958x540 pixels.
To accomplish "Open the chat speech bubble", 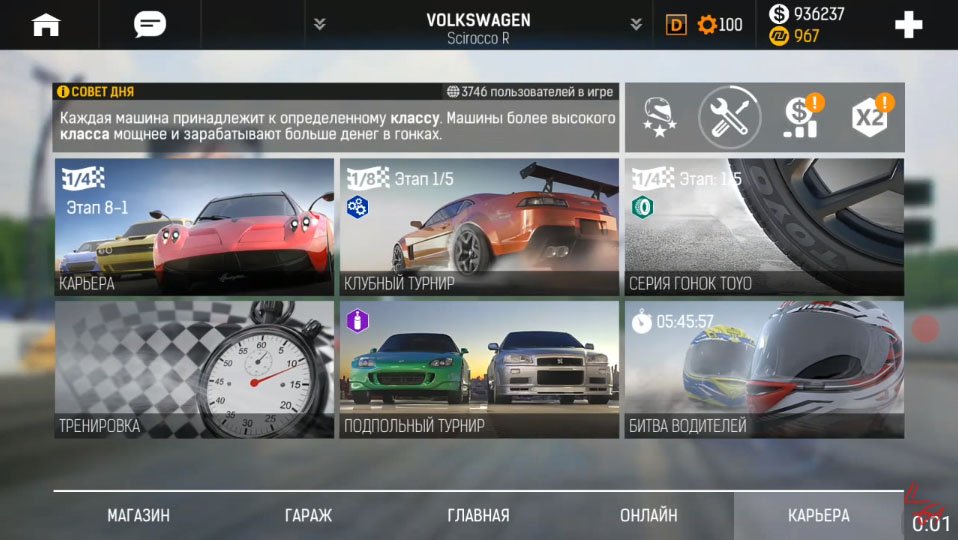I will (x=150, y=25).
